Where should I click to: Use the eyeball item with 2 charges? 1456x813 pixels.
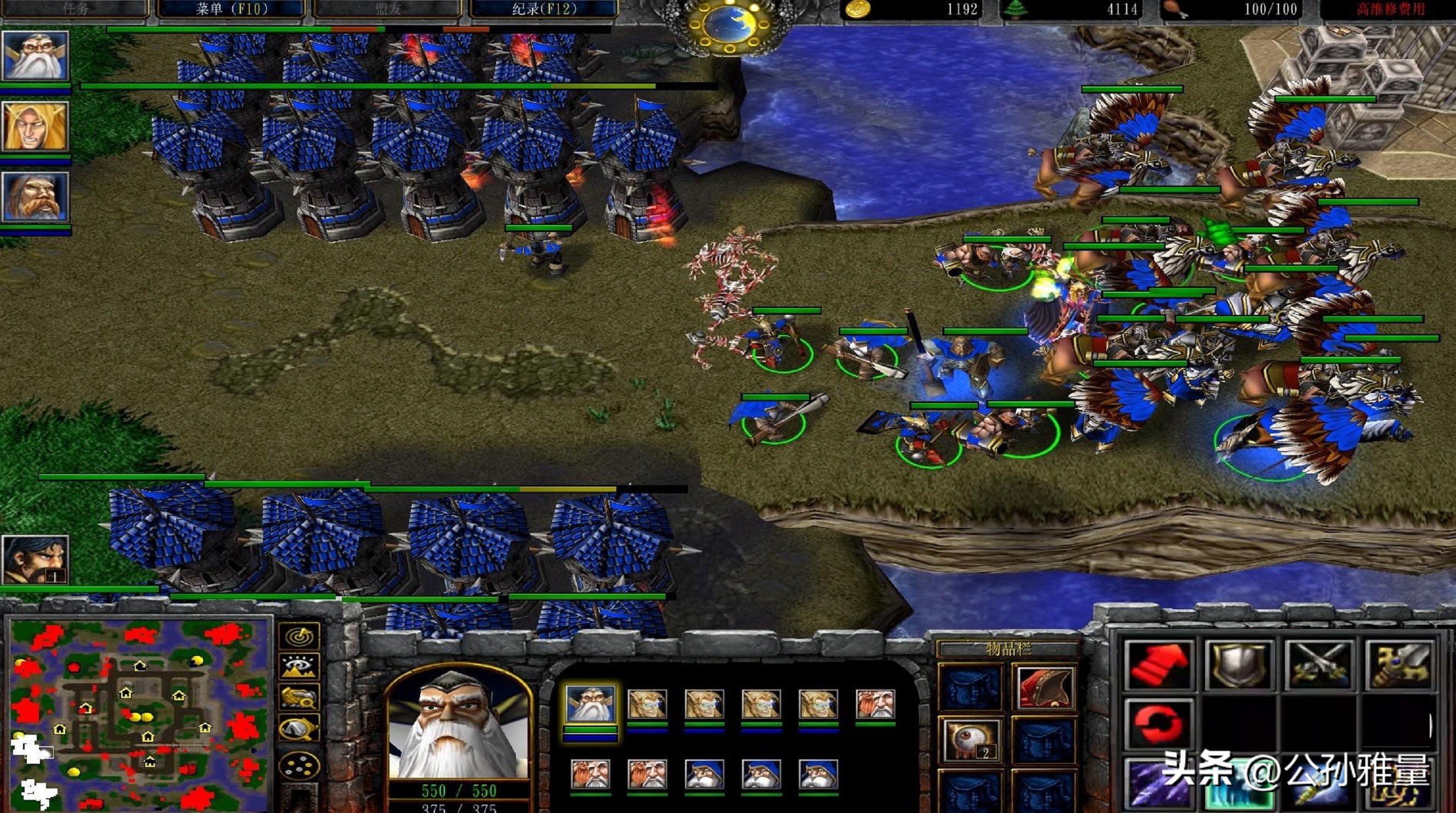pos(971,741)
